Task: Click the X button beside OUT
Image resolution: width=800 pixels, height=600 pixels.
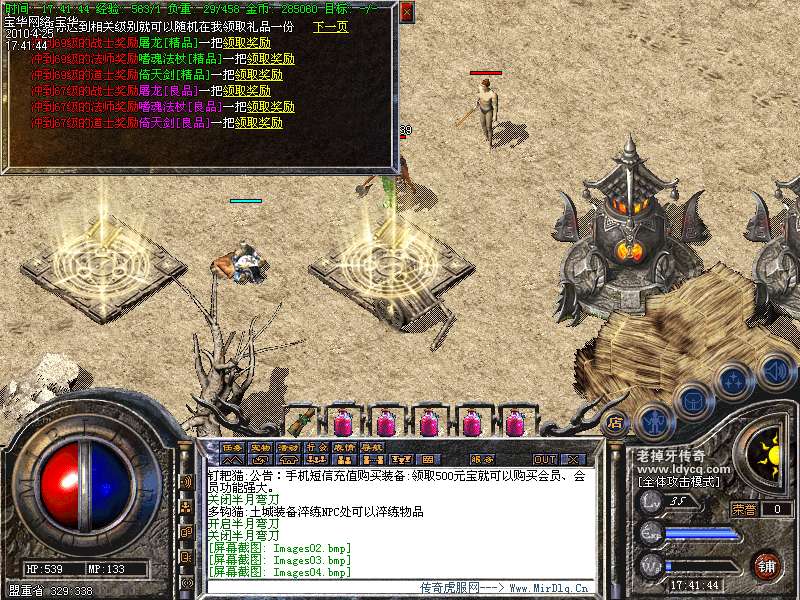Action: (573, 459)
